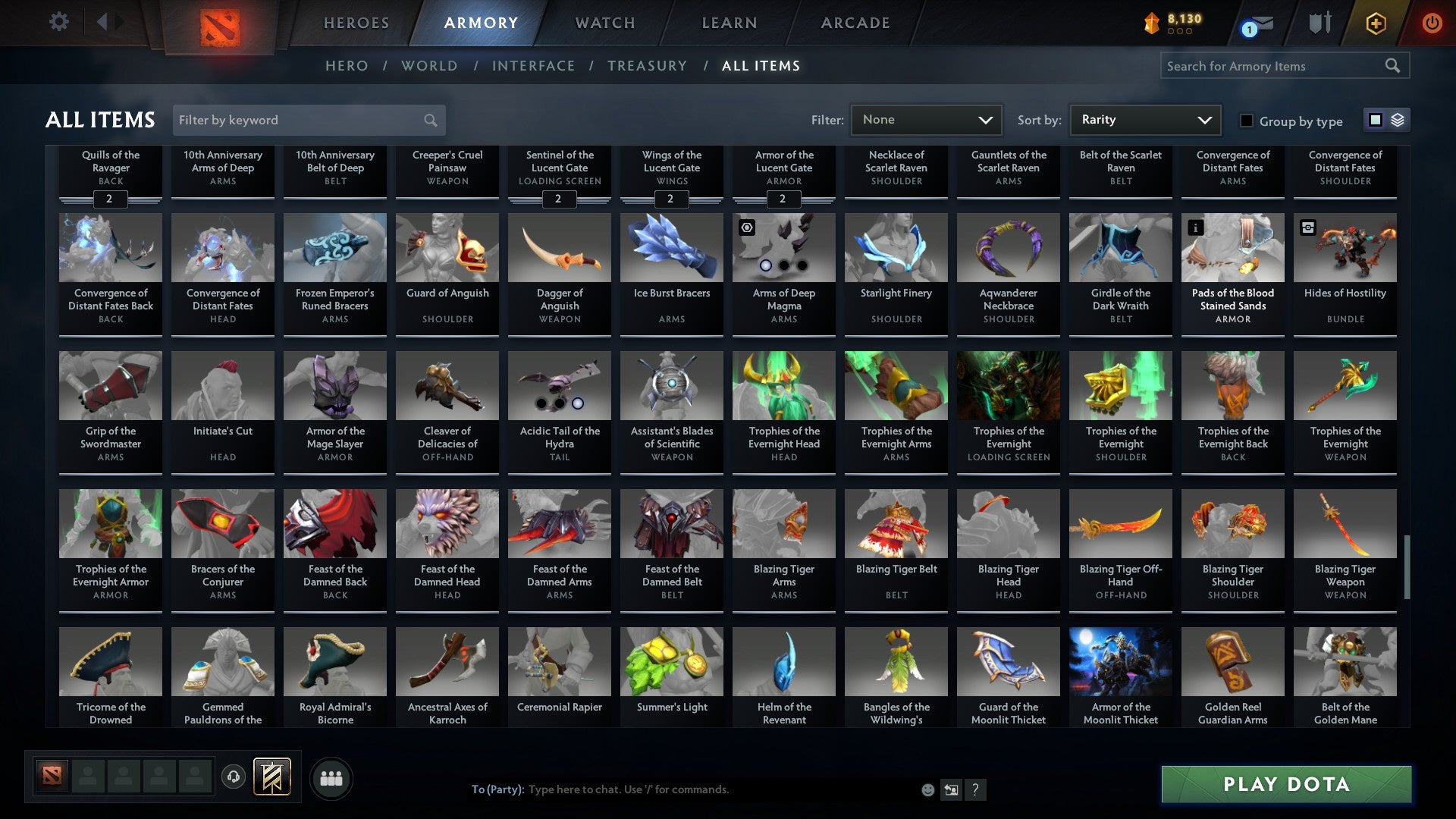Select the gold plus hexagon store icon
1456x819 pixels.
coord(1375,23)
